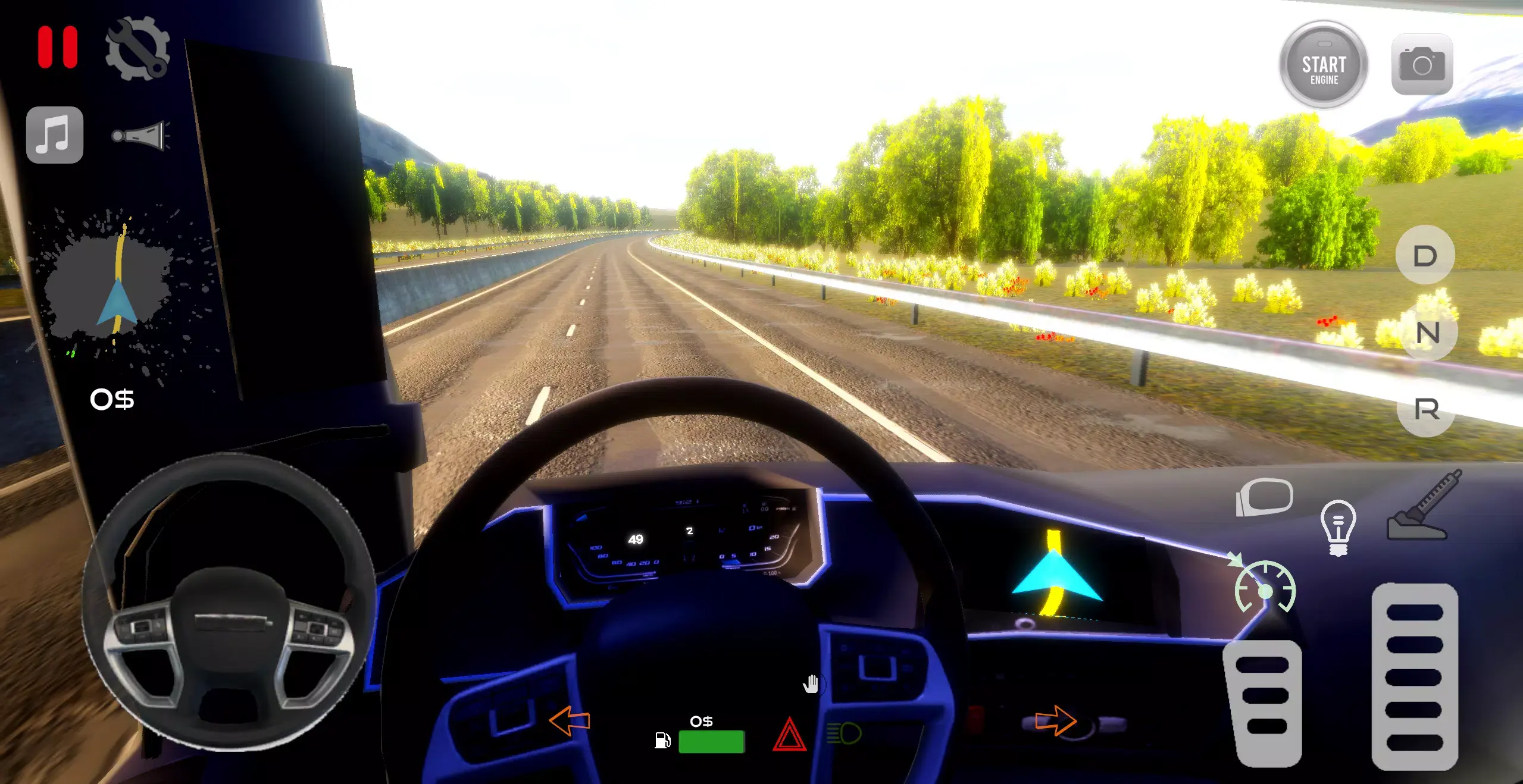Viewport: 1523px width, 784px height.
Task: Shift into Drive with the D button
Action: click(x=1425, y=256)
